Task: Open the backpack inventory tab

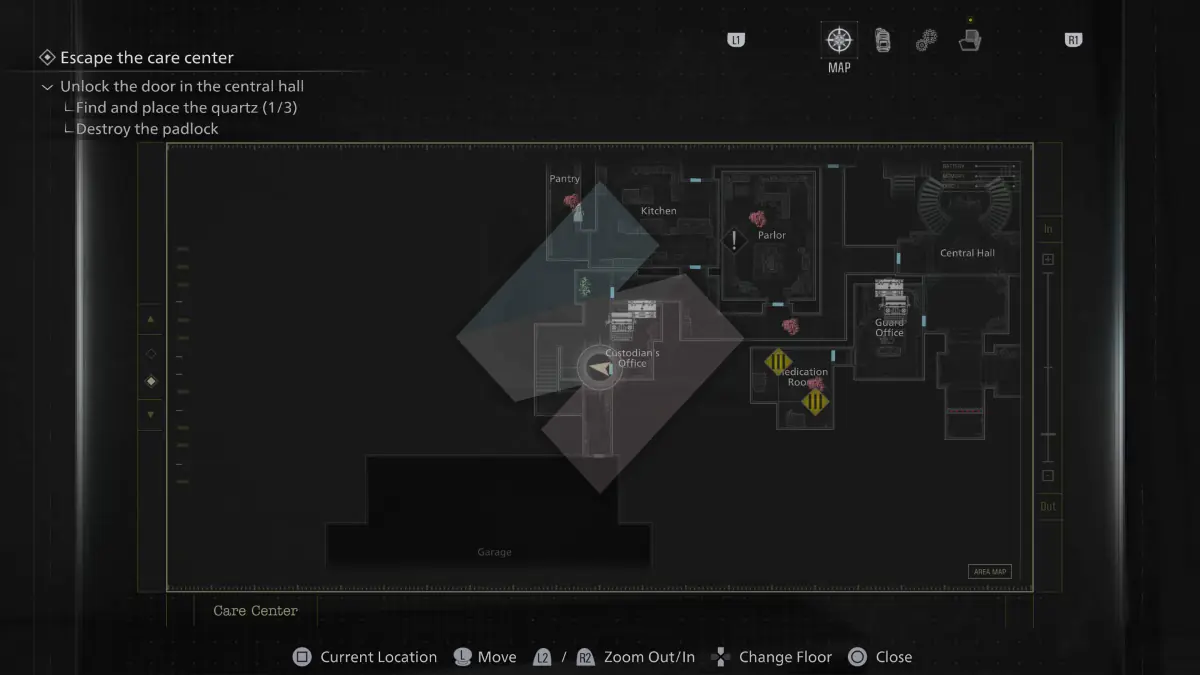Action: 883,41
